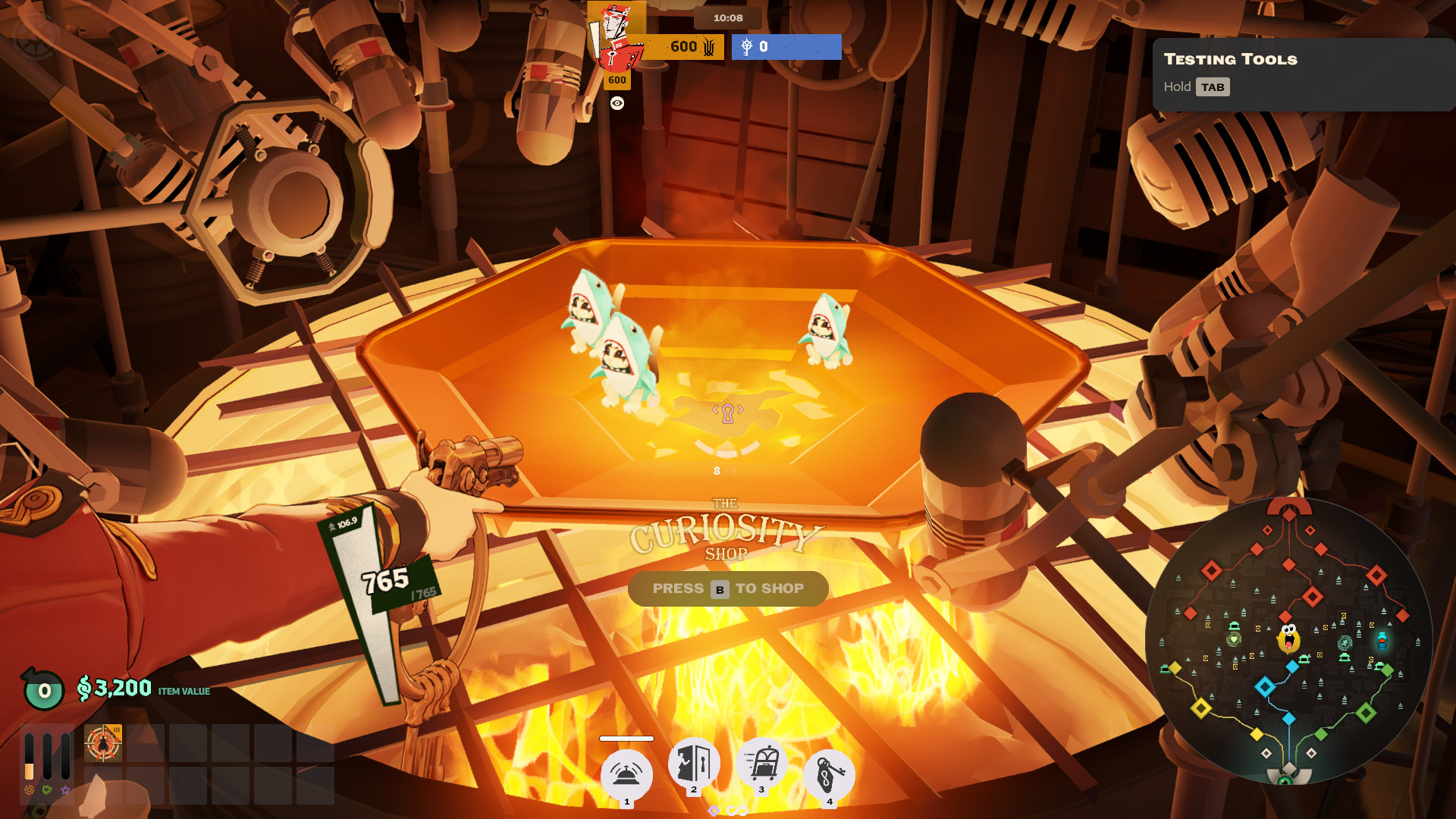
Task: Activate the service bell ability
Action: pyautogui.click(x=626, y=775)
